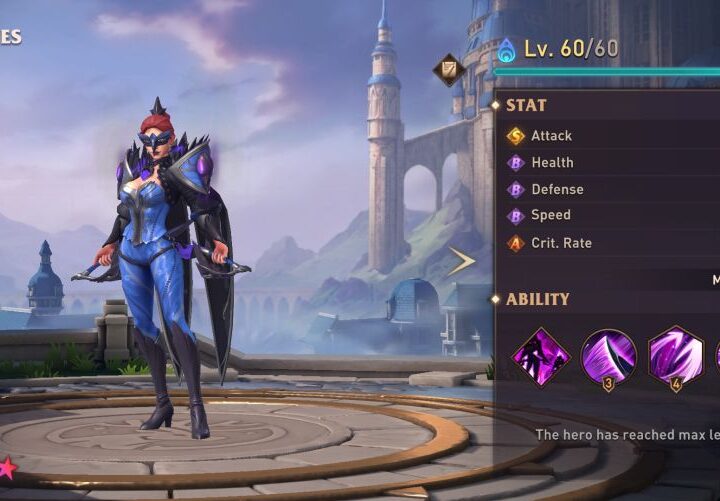Inspect the circular purple slash ability

[x=608, y=357]
